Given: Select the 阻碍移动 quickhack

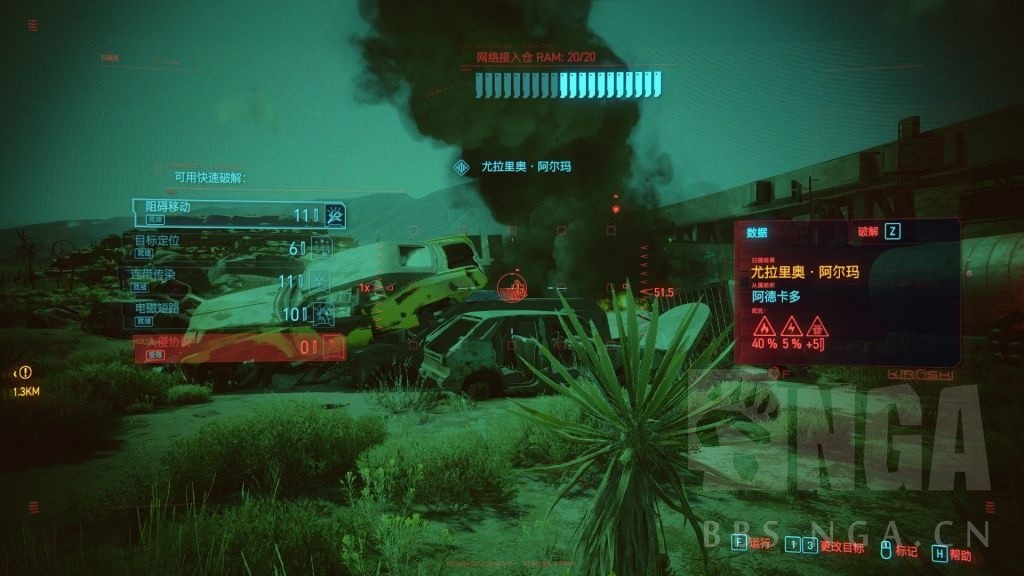Looking at the screenshot, I should [x=239, y=213].
